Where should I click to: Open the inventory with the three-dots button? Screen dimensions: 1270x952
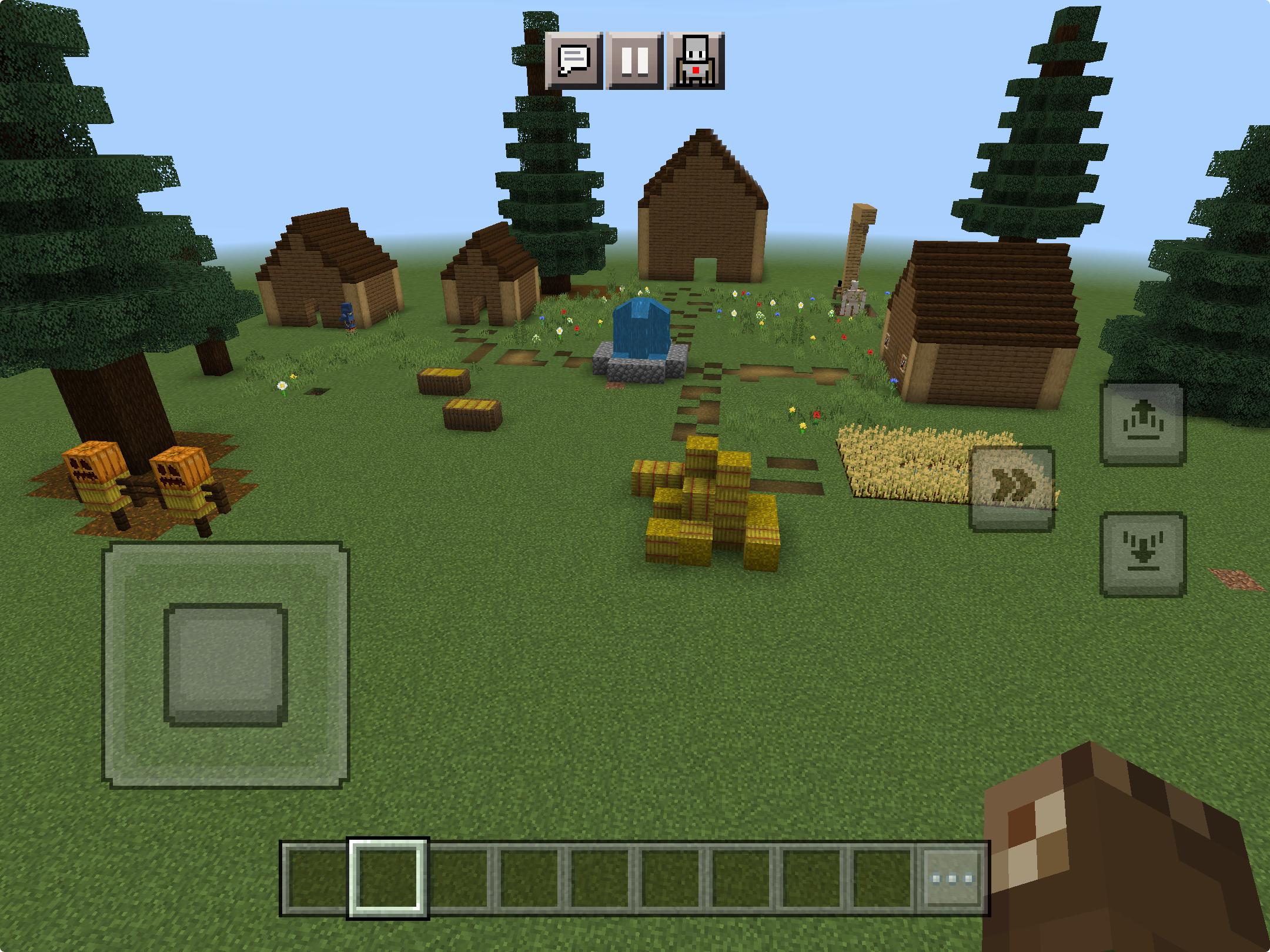pyautogui.click(x=952, y=879)
